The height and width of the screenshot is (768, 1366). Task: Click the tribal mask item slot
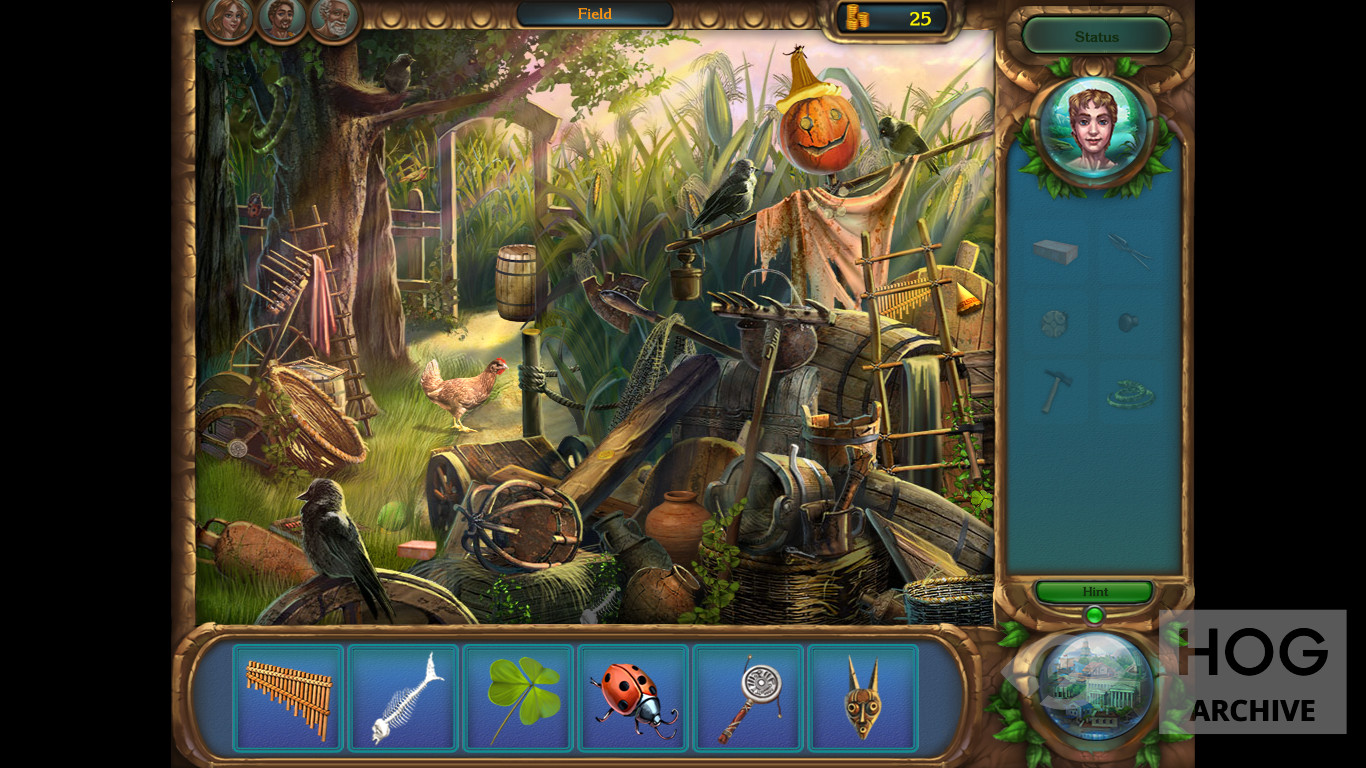tap(863, 698)
